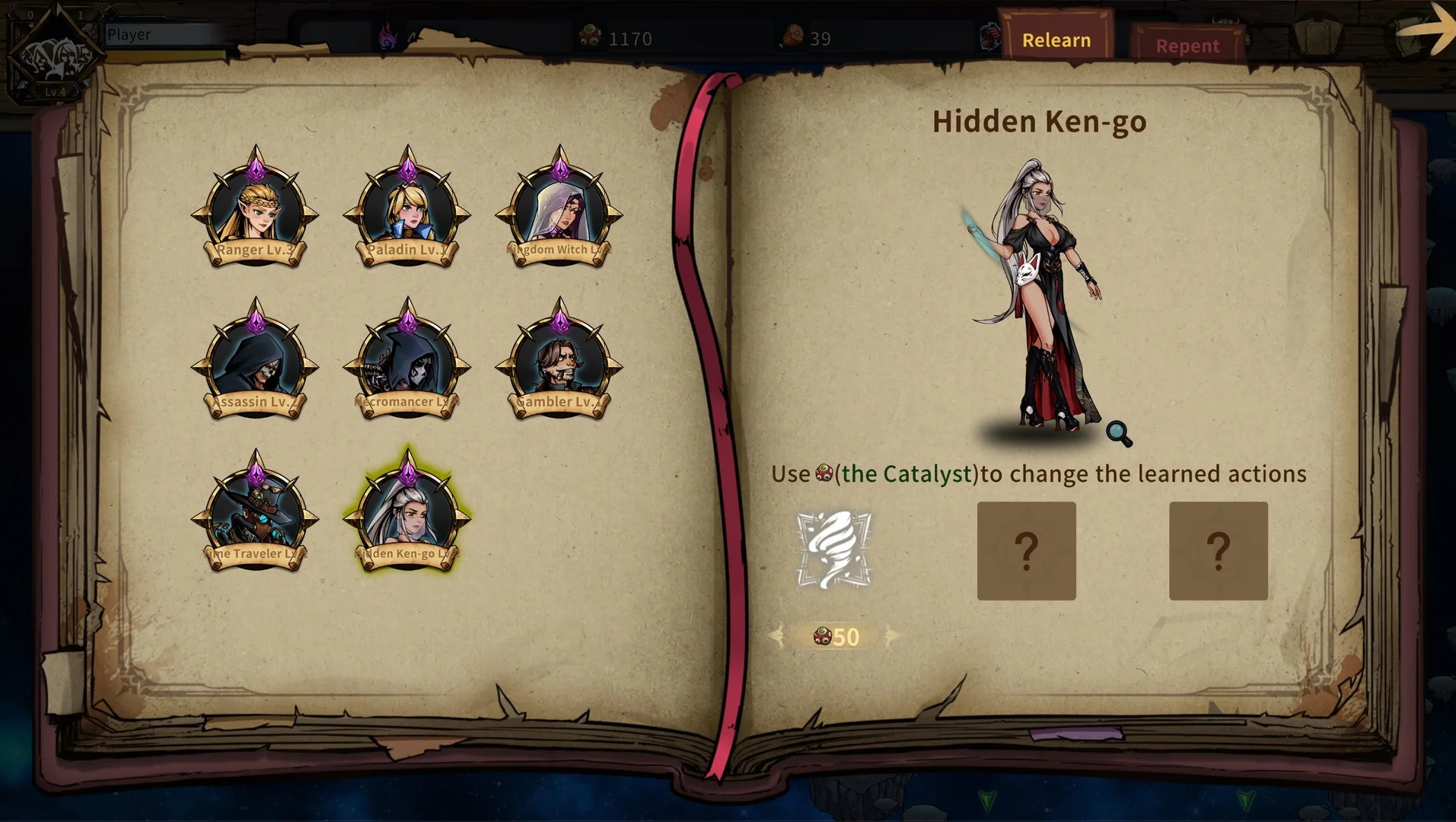Choose the Gambler class emblem
Screen dimensions: 1456x822
point(559,362)
